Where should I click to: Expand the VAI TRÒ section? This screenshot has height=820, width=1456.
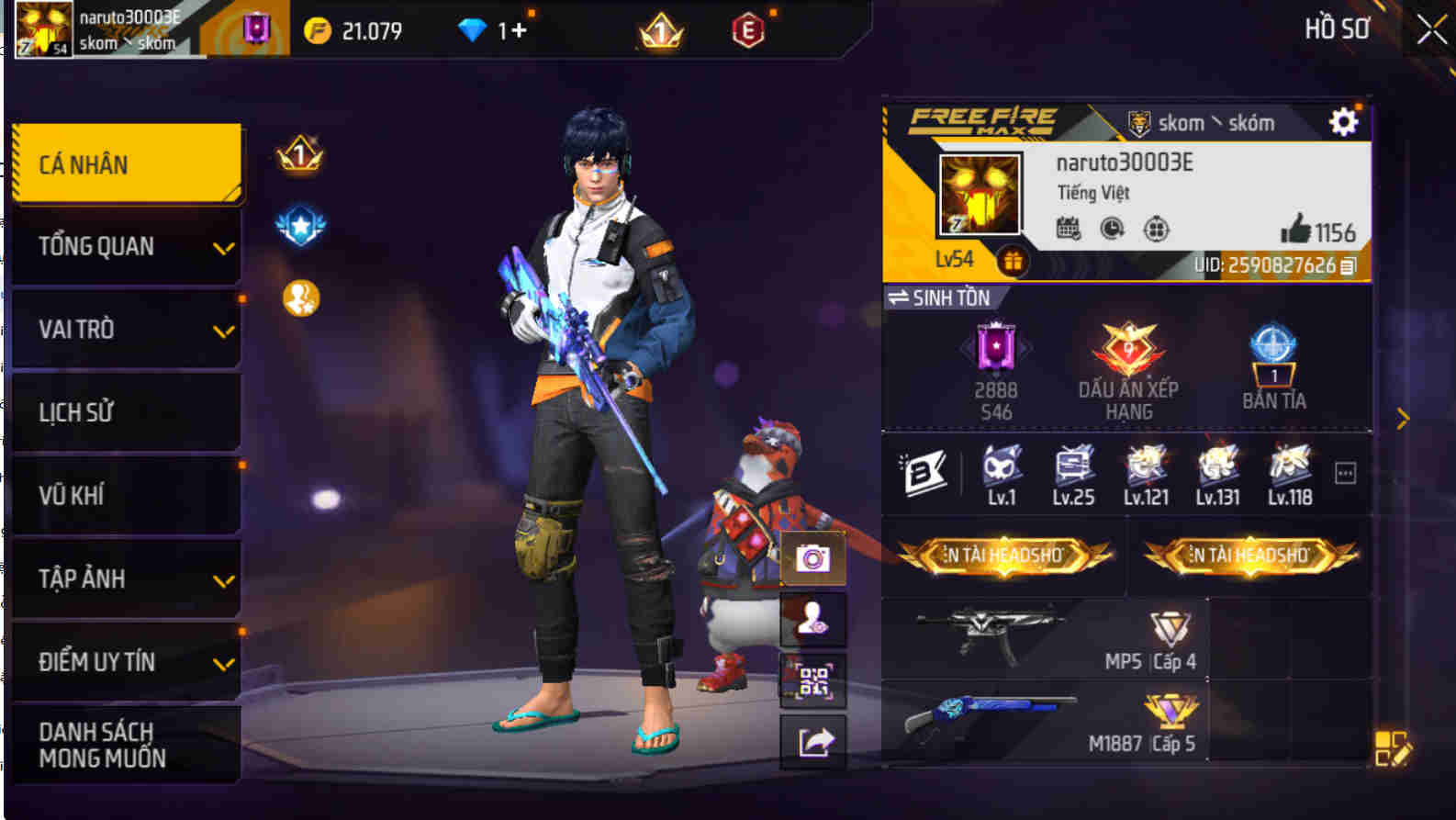coord(126,329)
